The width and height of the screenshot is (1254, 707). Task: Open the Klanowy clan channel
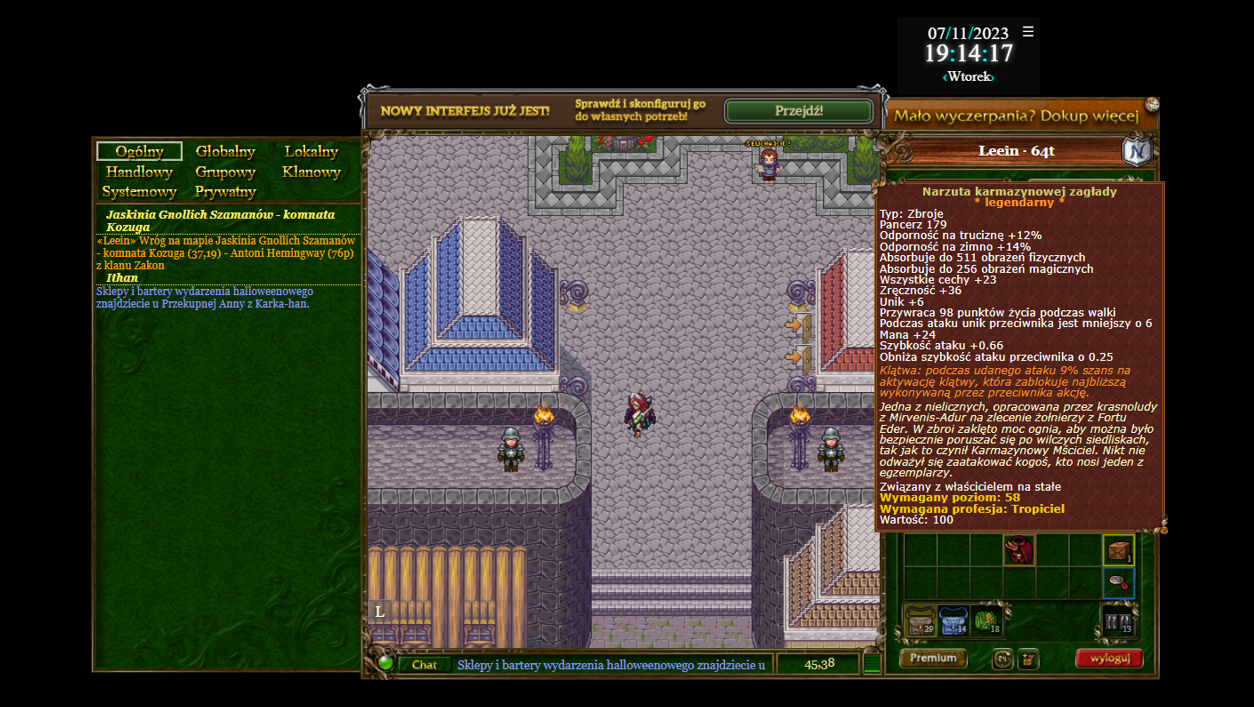(x=311, y=171)
